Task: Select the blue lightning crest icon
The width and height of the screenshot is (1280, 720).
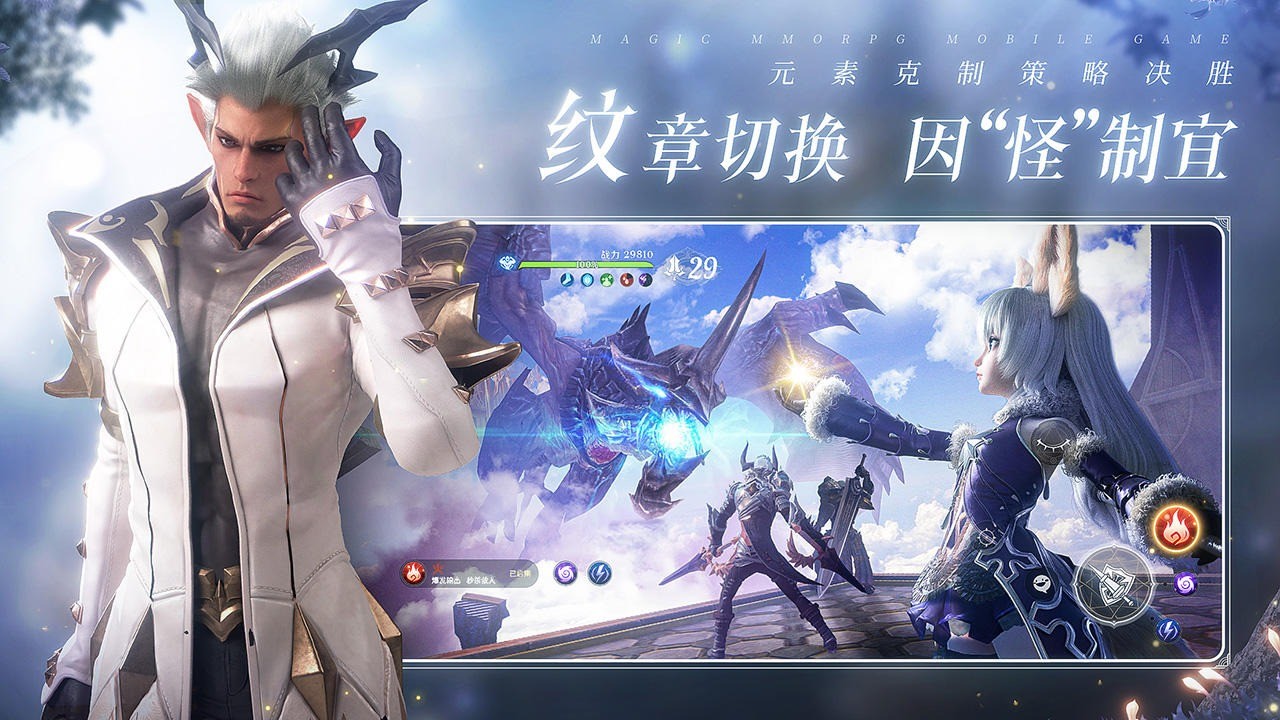Action: click(1169, 630)
